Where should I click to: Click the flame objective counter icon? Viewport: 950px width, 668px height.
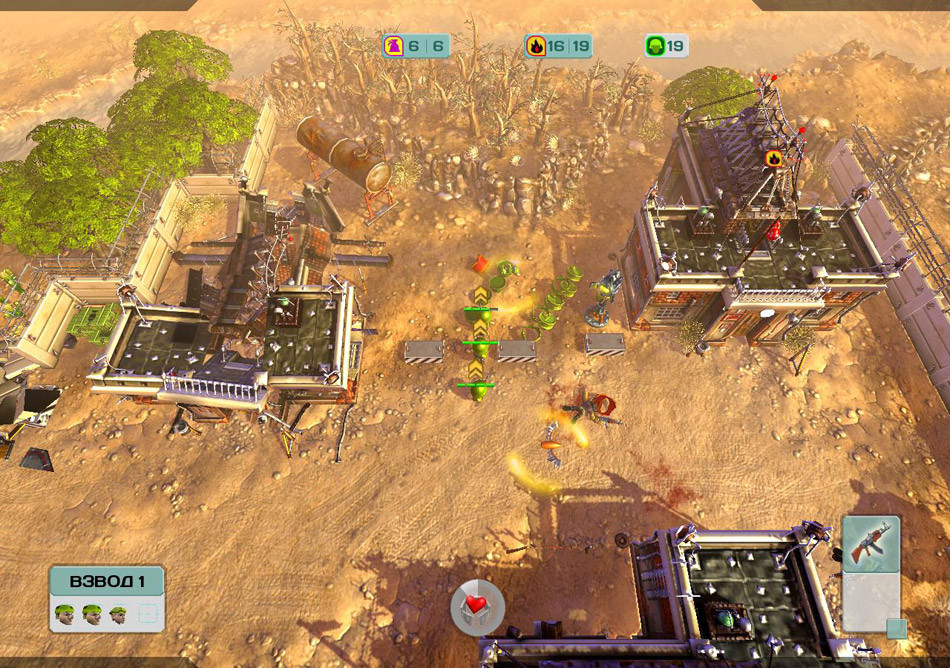[537, 46]
